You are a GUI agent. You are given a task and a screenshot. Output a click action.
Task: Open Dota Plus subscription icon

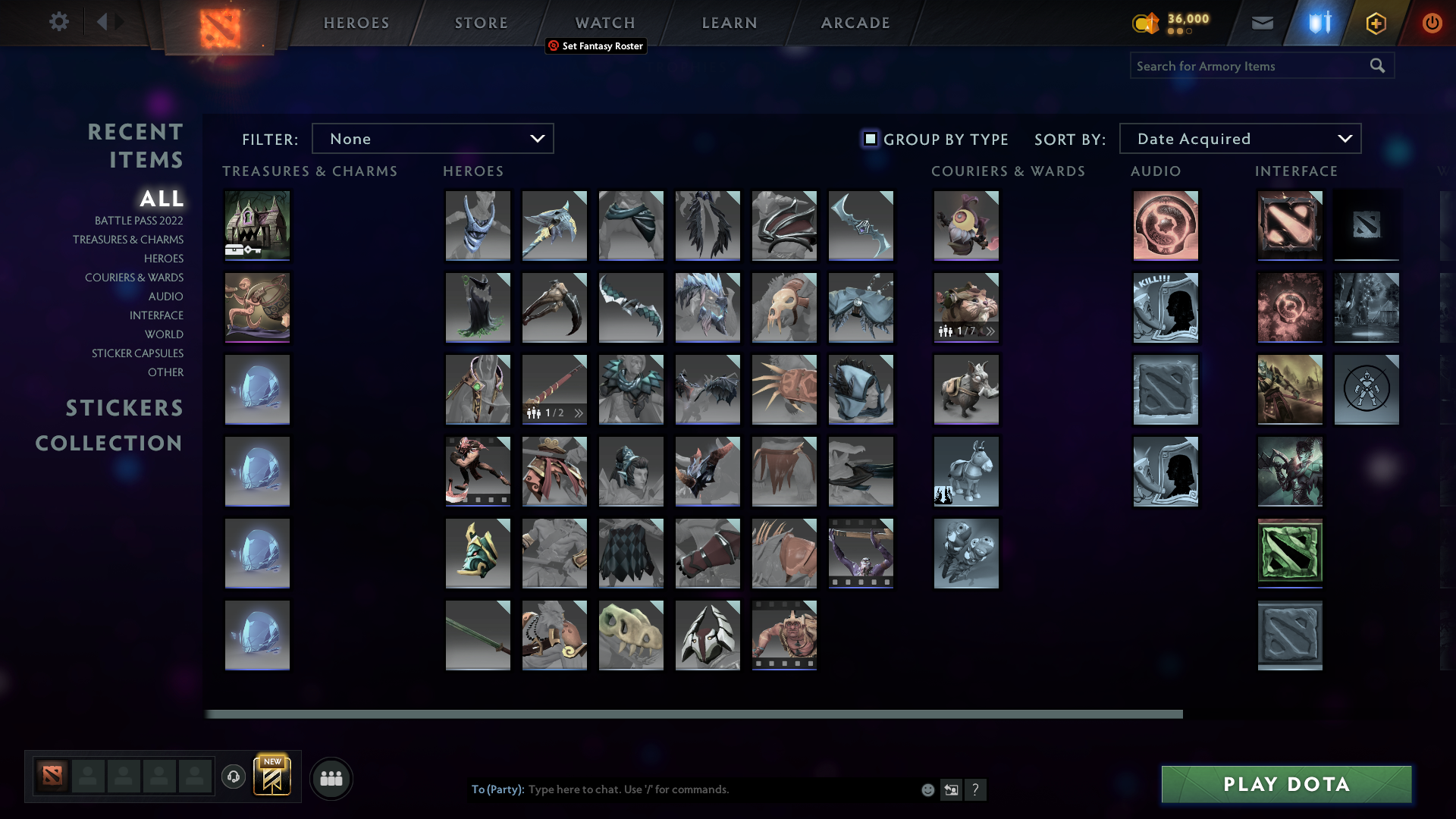(x=1375, y=23)
